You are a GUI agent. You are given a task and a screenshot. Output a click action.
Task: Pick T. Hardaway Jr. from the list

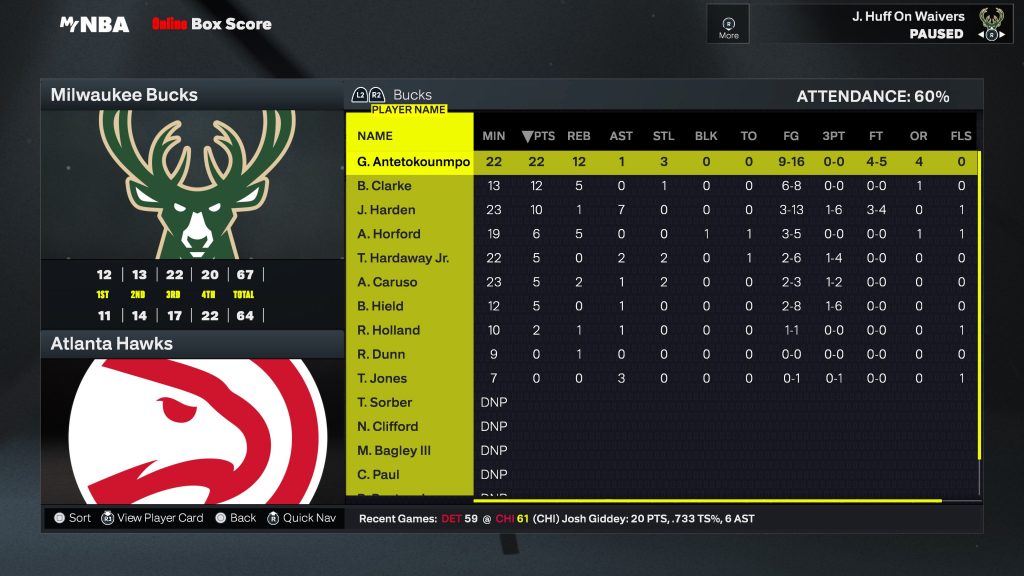tap(403, 258)
